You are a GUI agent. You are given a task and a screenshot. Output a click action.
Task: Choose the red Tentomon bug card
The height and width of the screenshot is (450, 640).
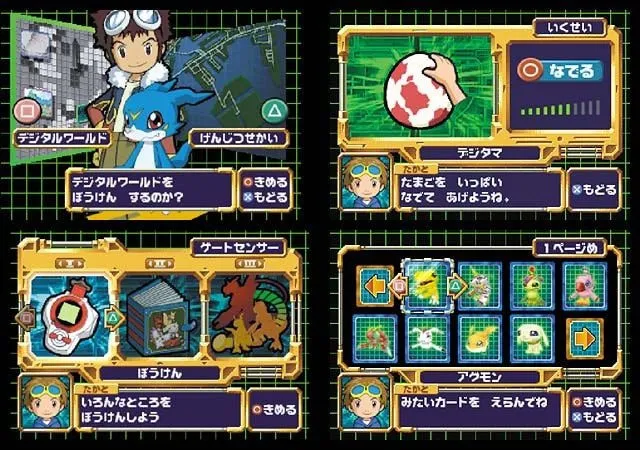pos(372,338)
